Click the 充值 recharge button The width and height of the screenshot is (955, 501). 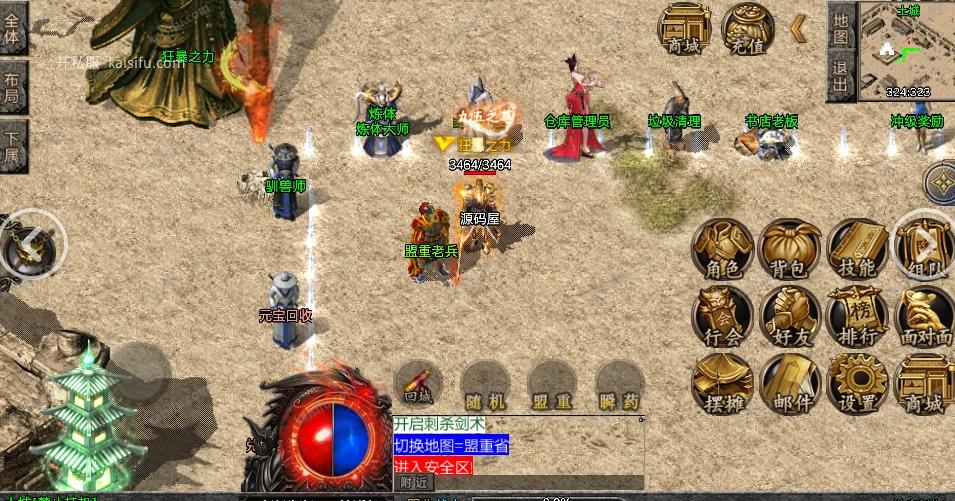point(748,29)
